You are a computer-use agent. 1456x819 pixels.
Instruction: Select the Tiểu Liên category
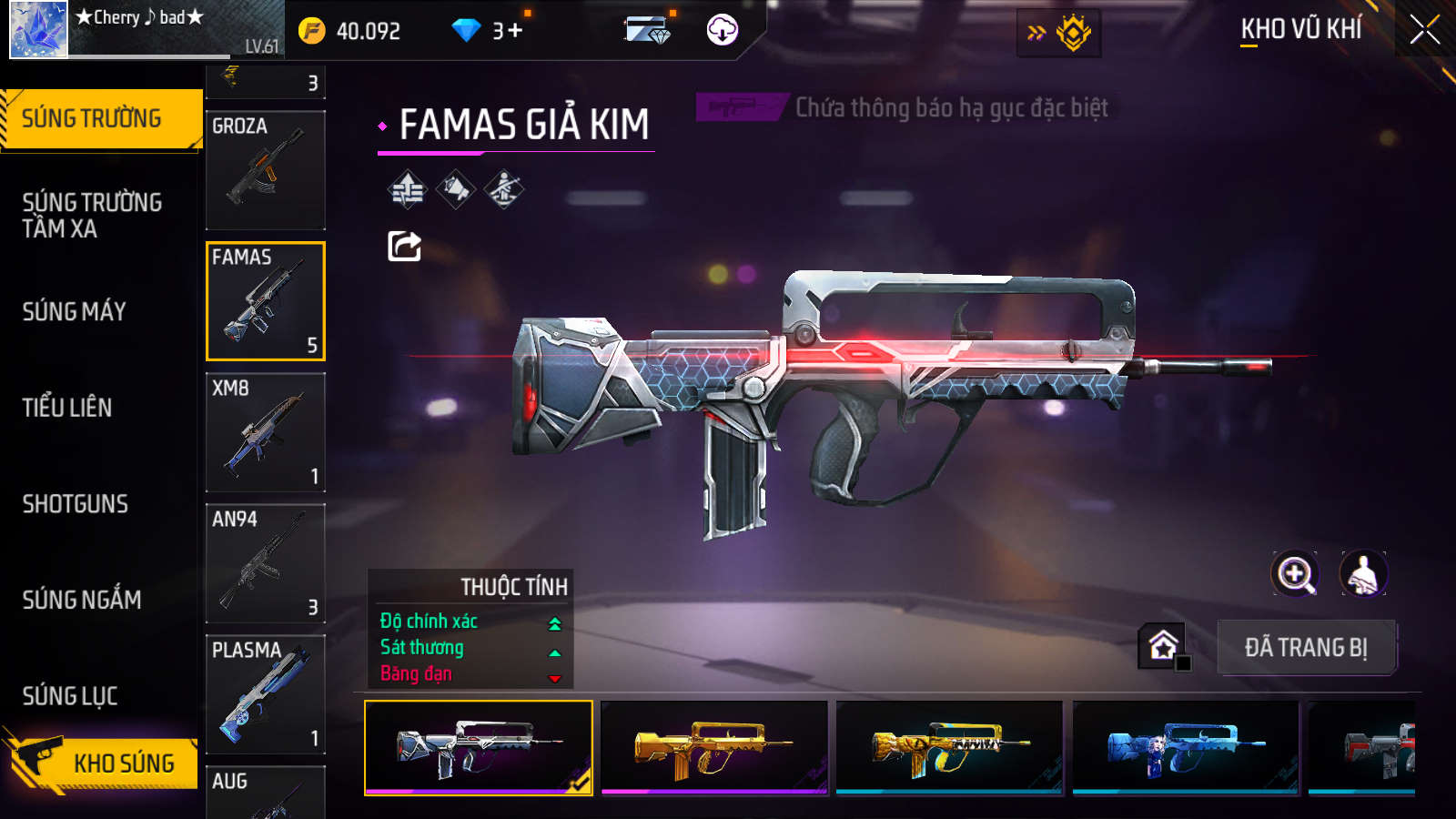pos(67,408)
